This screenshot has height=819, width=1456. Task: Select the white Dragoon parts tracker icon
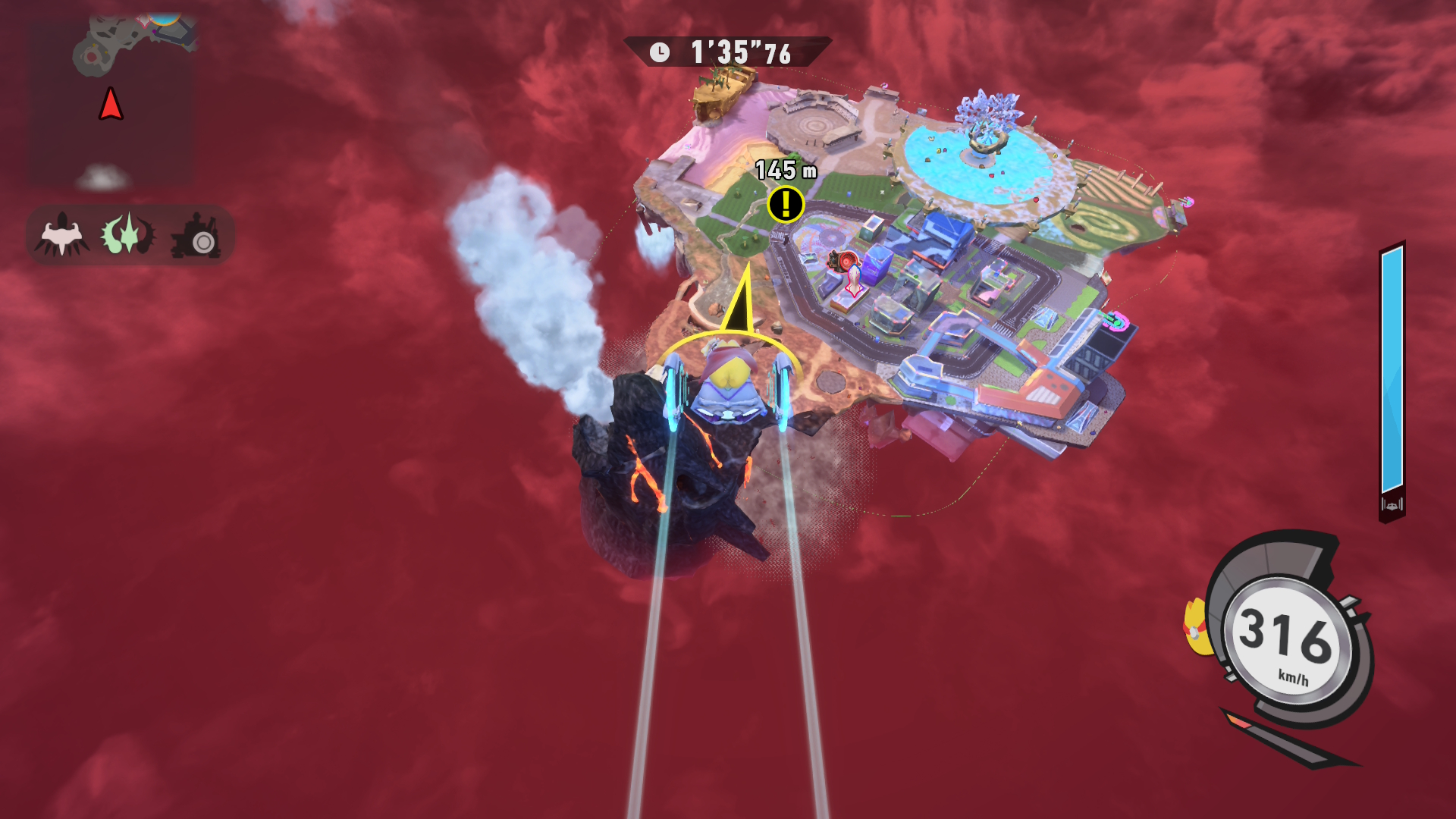click(61, 235)
